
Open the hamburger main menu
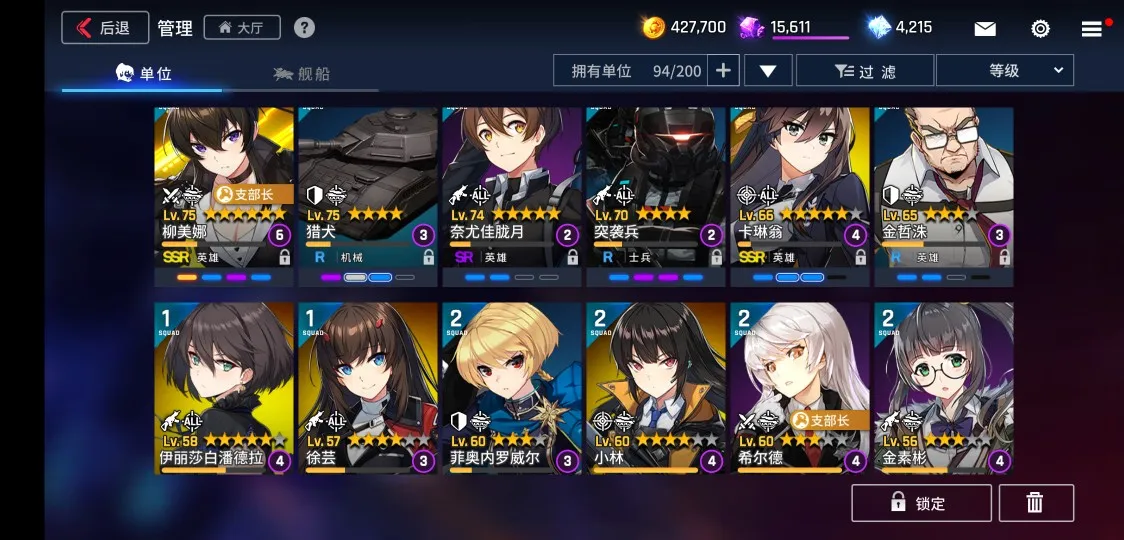(1092, 29)
